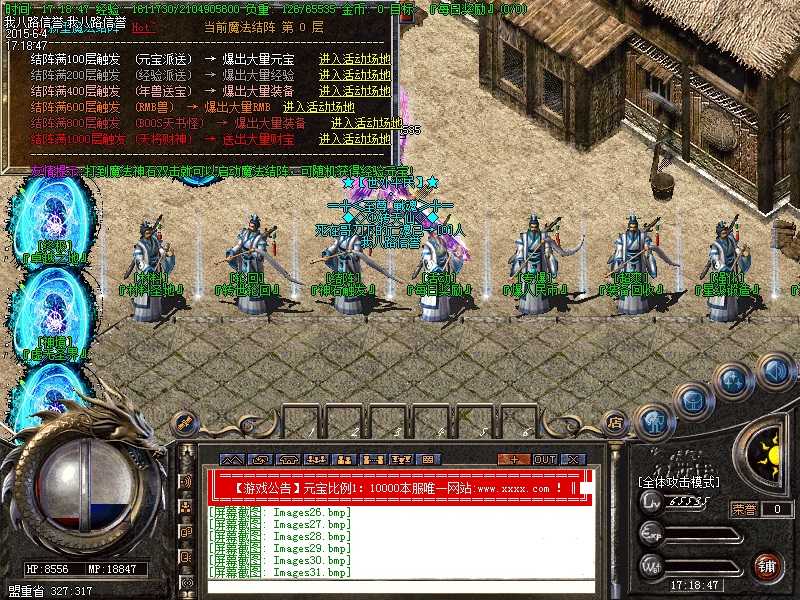This screenshot has height=600, width=800.
Task: Open the red 铺 stall button
Action: 766,566
